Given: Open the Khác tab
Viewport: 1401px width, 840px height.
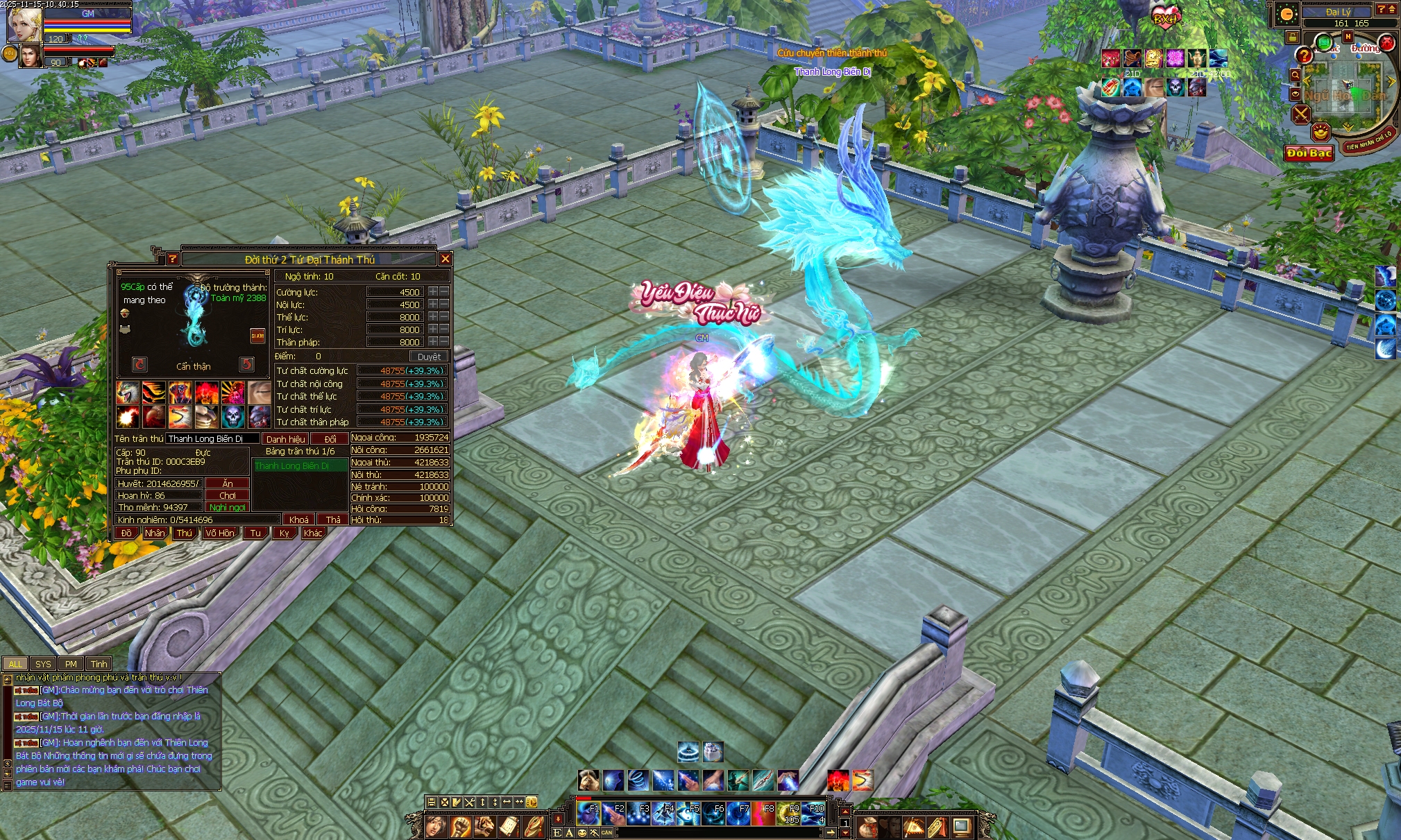Looking at the screenshot, I should coord(313,533).
